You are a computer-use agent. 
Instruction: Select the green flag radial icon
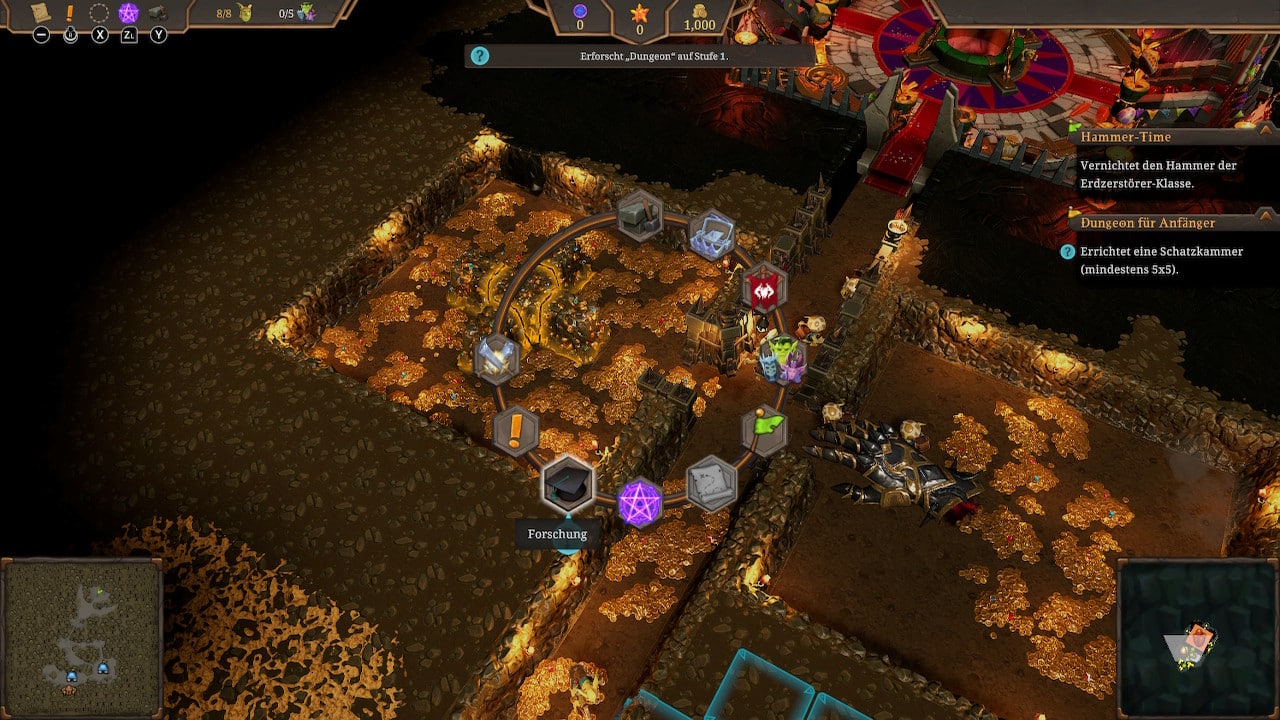pyautogui.click(x=765, y=430)
